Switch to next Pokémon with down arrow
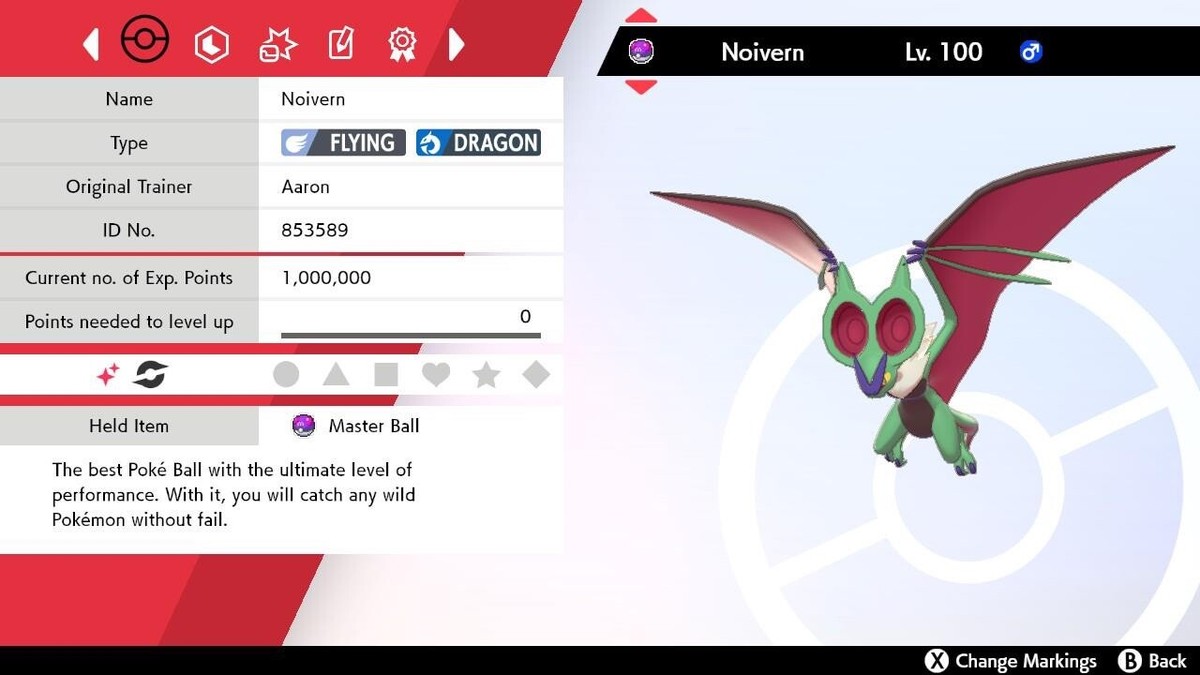This screenshot has width=1200, height=675. pos(641,87)
